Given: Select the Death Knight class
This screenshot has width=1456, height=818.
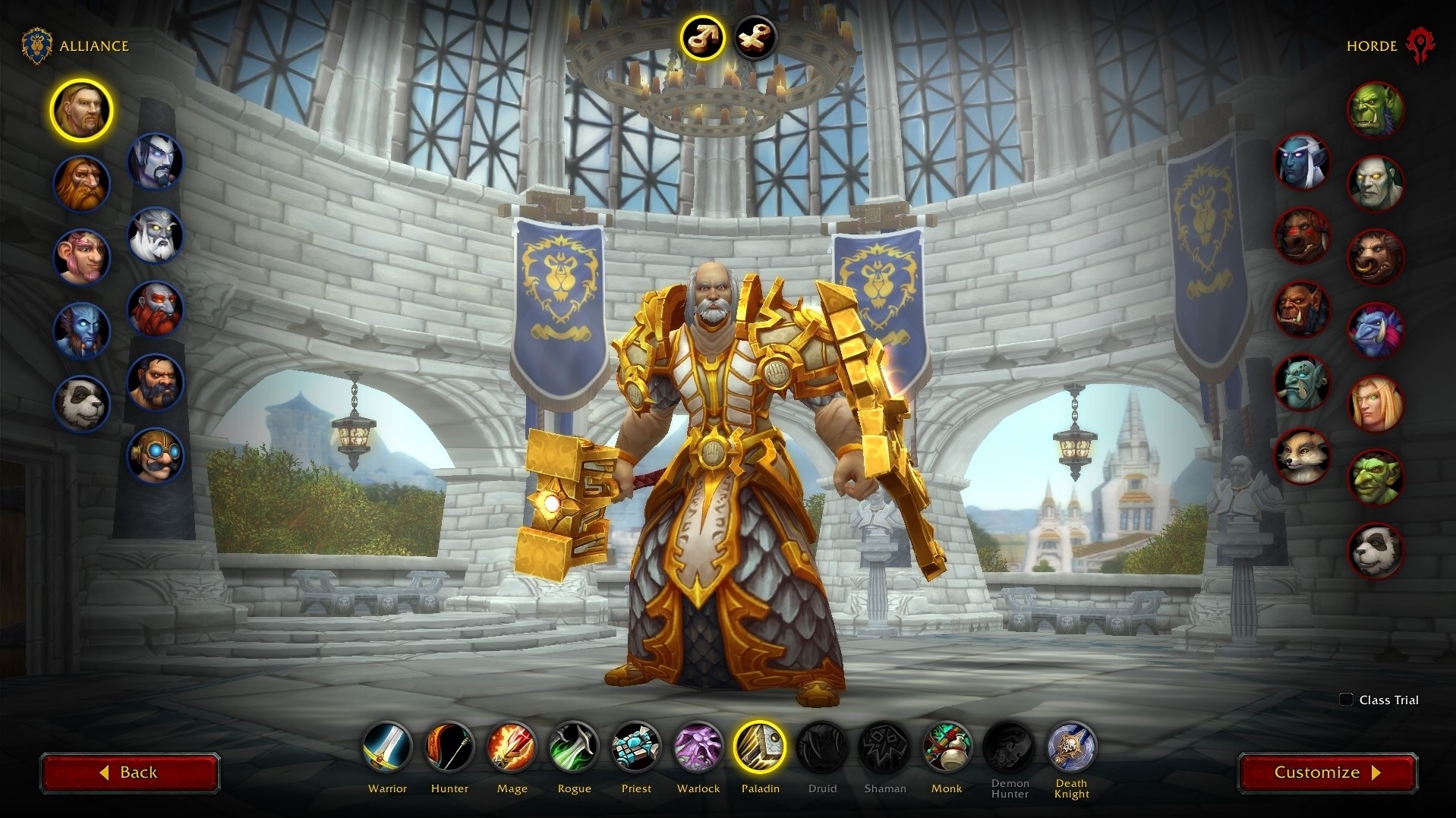Looking at the screenshot, I should click(1071, 747).
